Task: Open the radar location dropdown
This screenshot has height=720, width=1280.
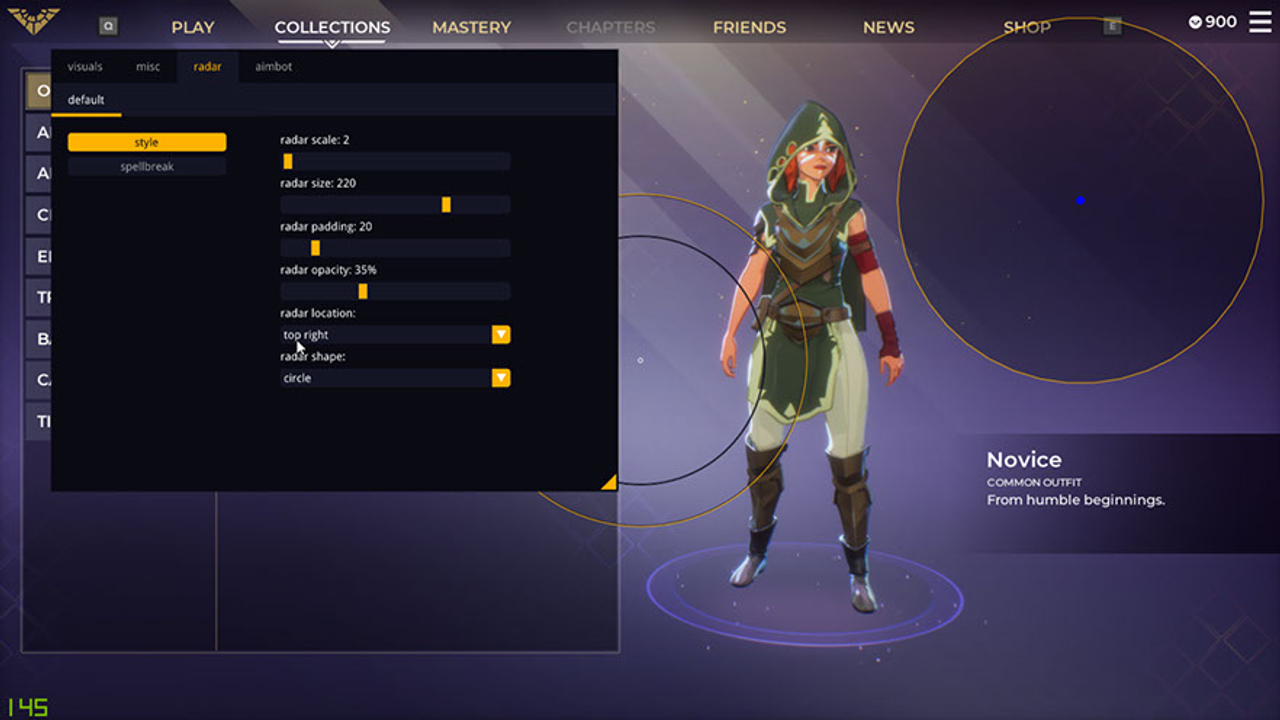Action: tap(395, 335)
